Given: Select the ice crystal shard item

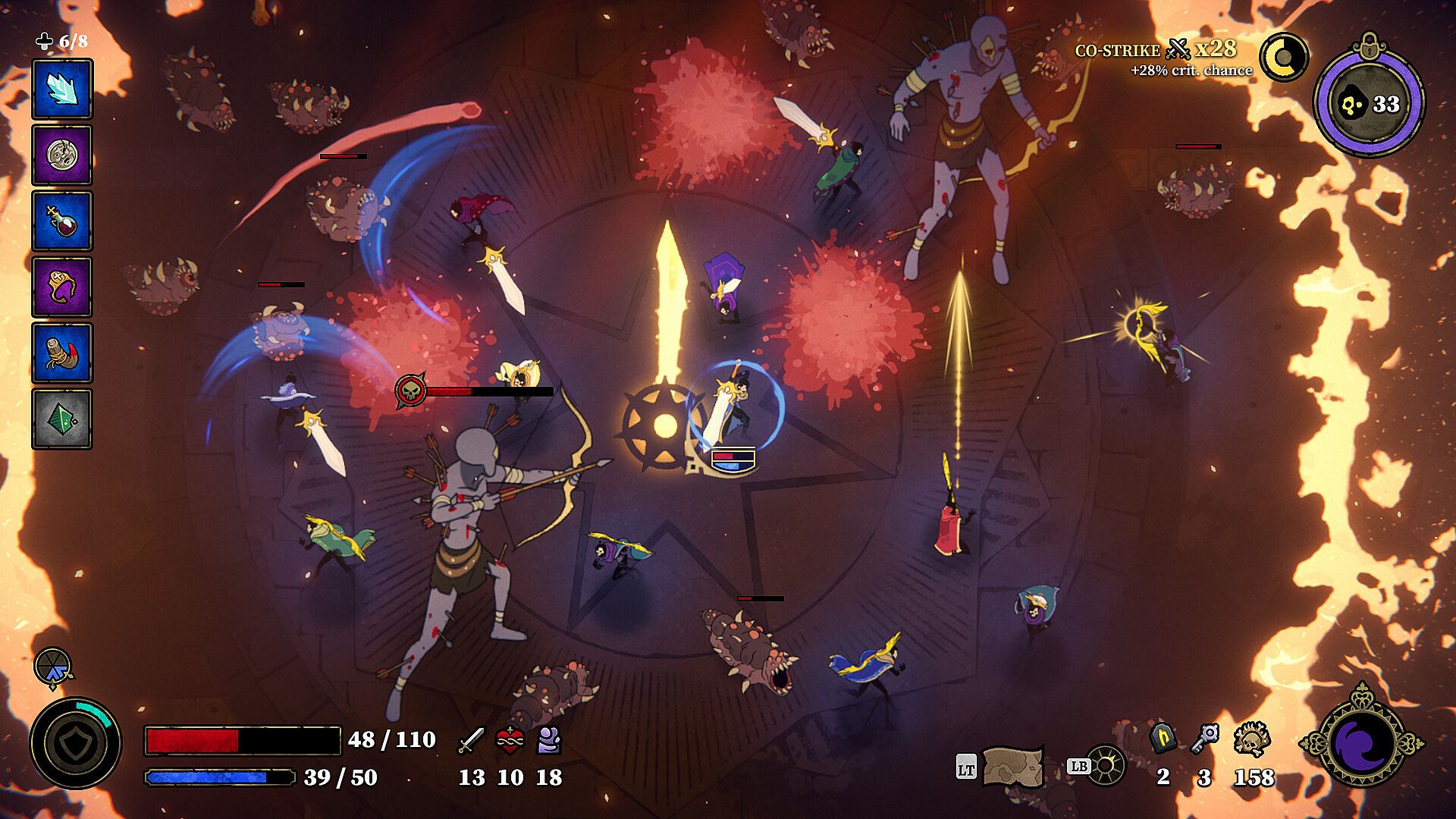Looking at the screenshot, I should pyautogui.click(x=62, y=89).
